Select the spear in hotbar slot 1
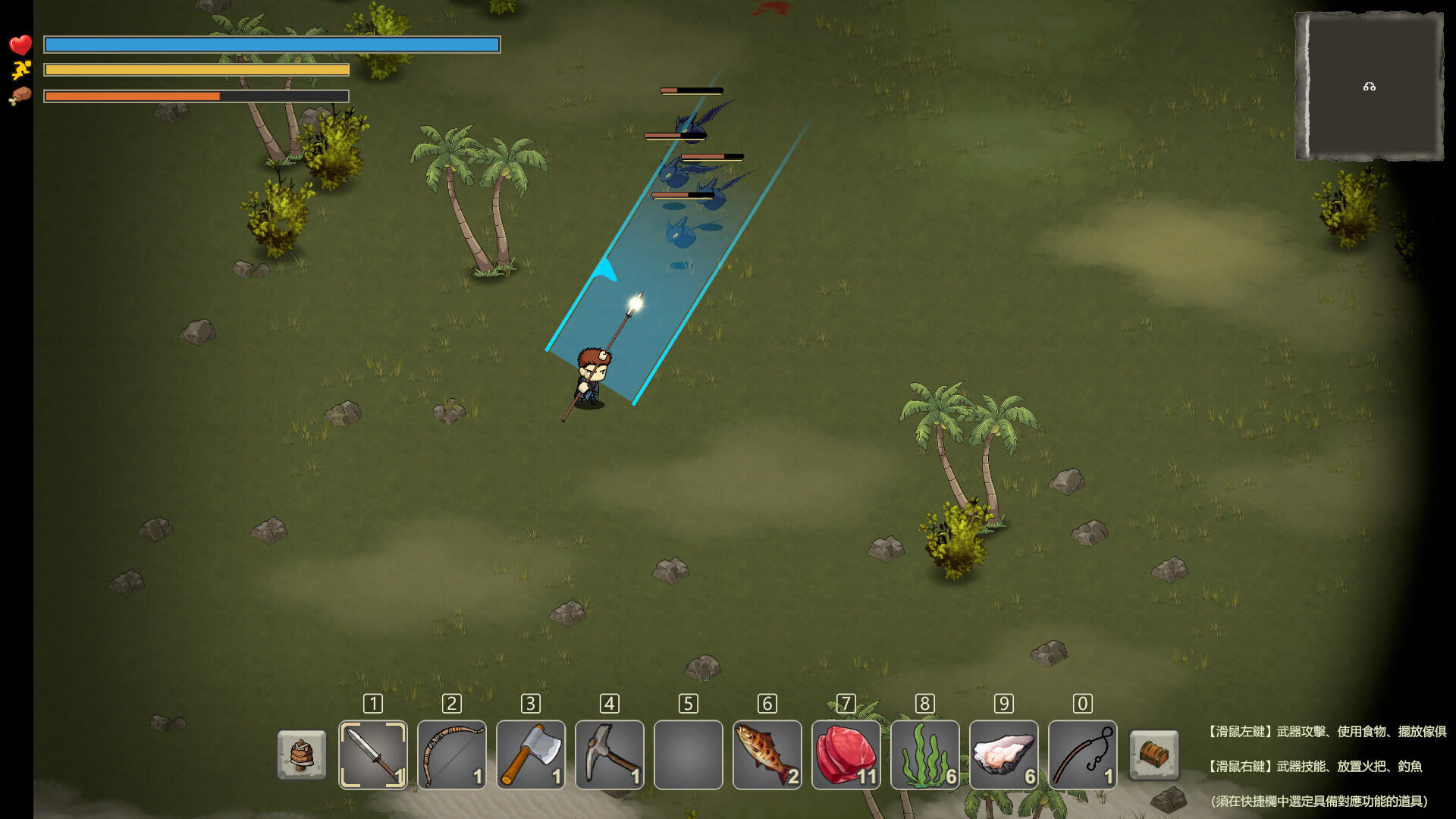Screen dimensions: 1456x819 click(372, 755)
